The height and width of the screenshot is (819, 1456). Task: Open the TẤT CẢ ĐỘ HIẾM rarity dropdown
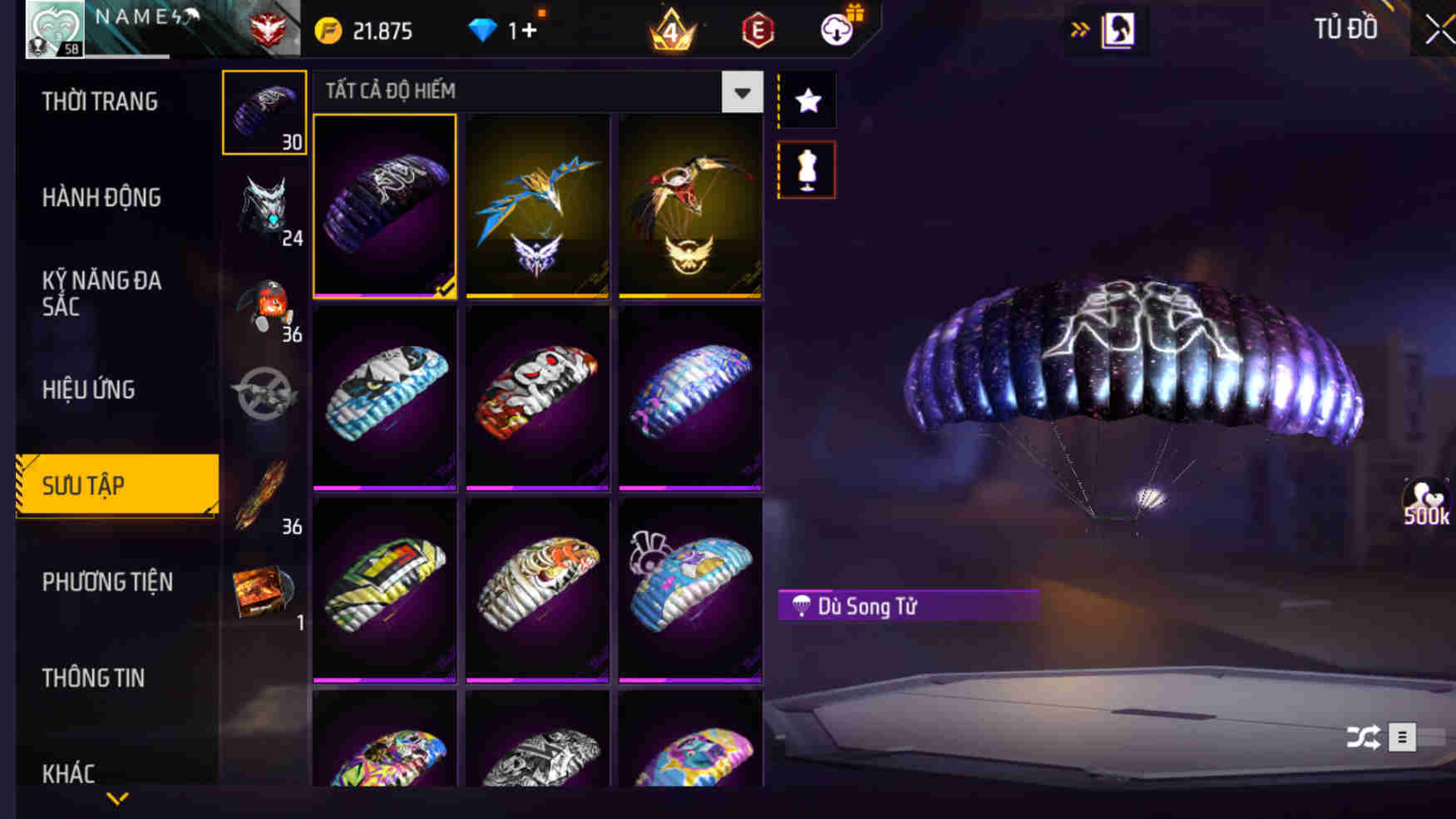(x=740, y=92)
